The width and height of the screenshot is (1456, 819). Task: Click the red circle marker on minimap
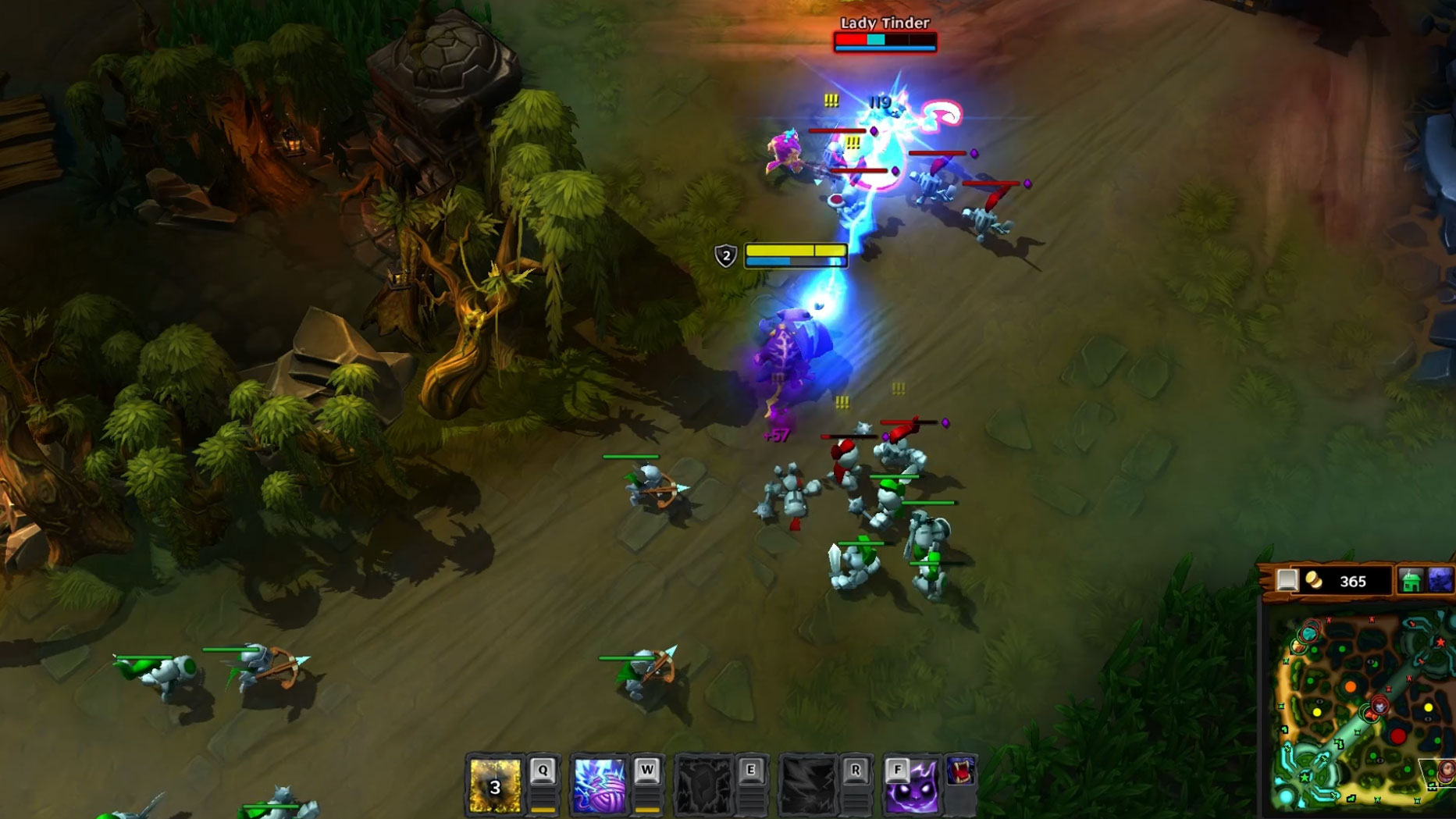click(1398, 735)
